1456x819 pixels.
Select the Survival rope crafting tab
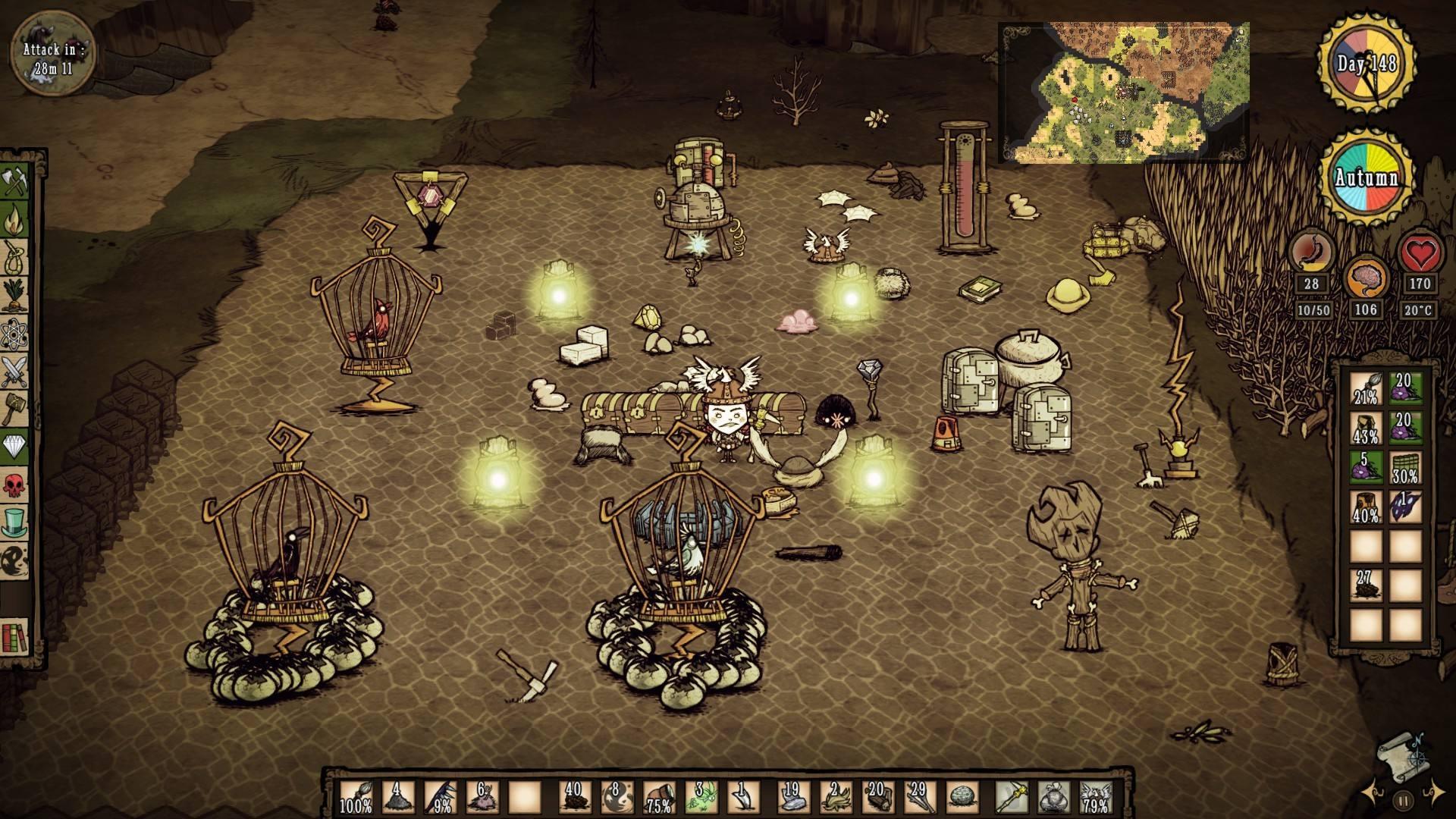(15, 258)
